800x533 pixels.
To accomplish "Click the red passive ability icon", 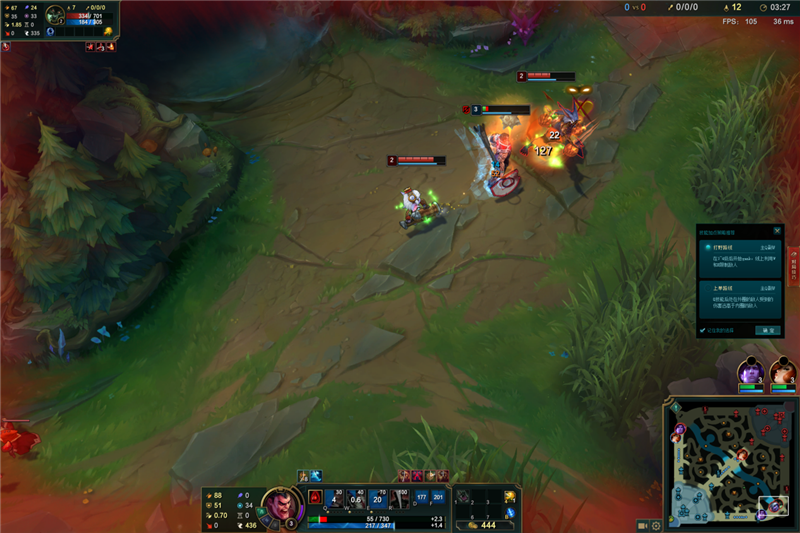I will 314,497.
